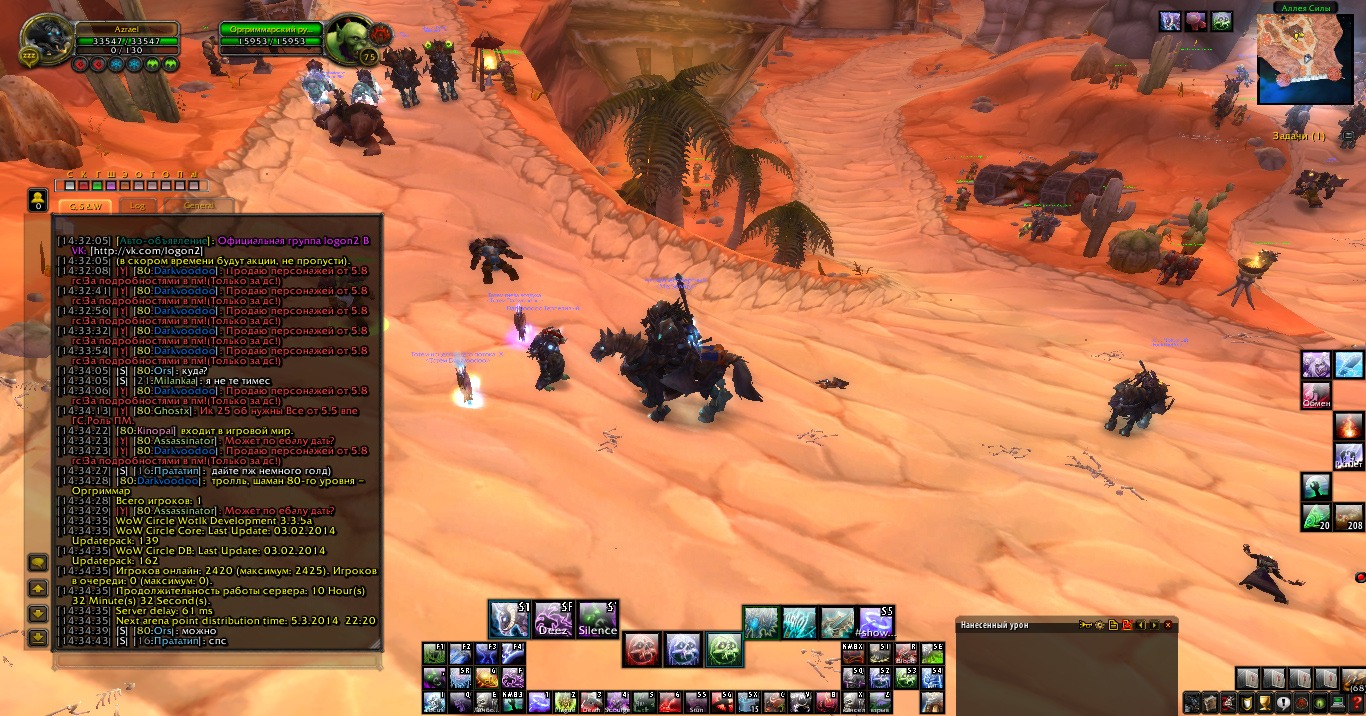Close the damage meter window
Image resolution: width=1366 pixels, height=716 pixels.
click(1167, 625)
